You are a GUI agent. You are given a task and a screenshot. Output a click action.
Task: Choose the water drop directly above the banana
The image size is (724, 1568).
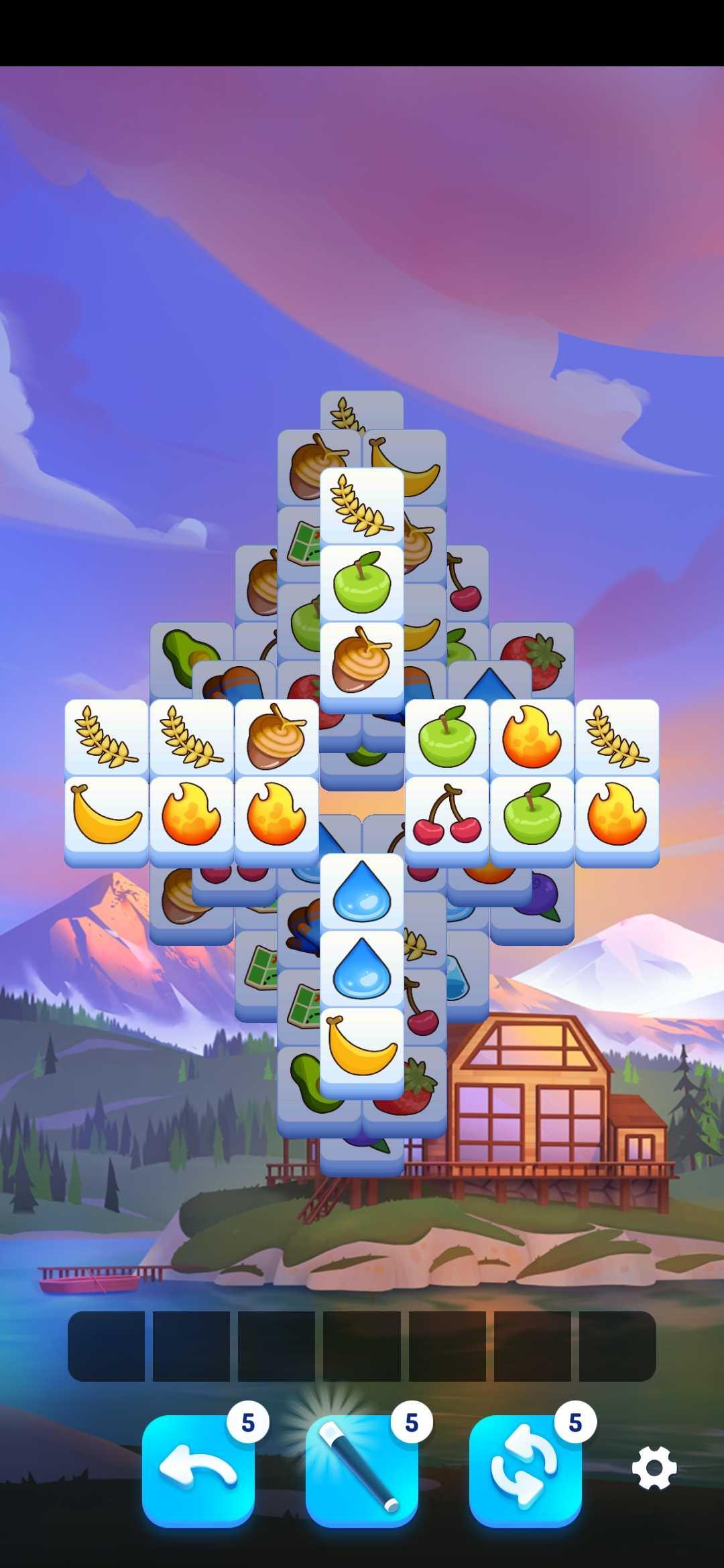pos(362,968)
